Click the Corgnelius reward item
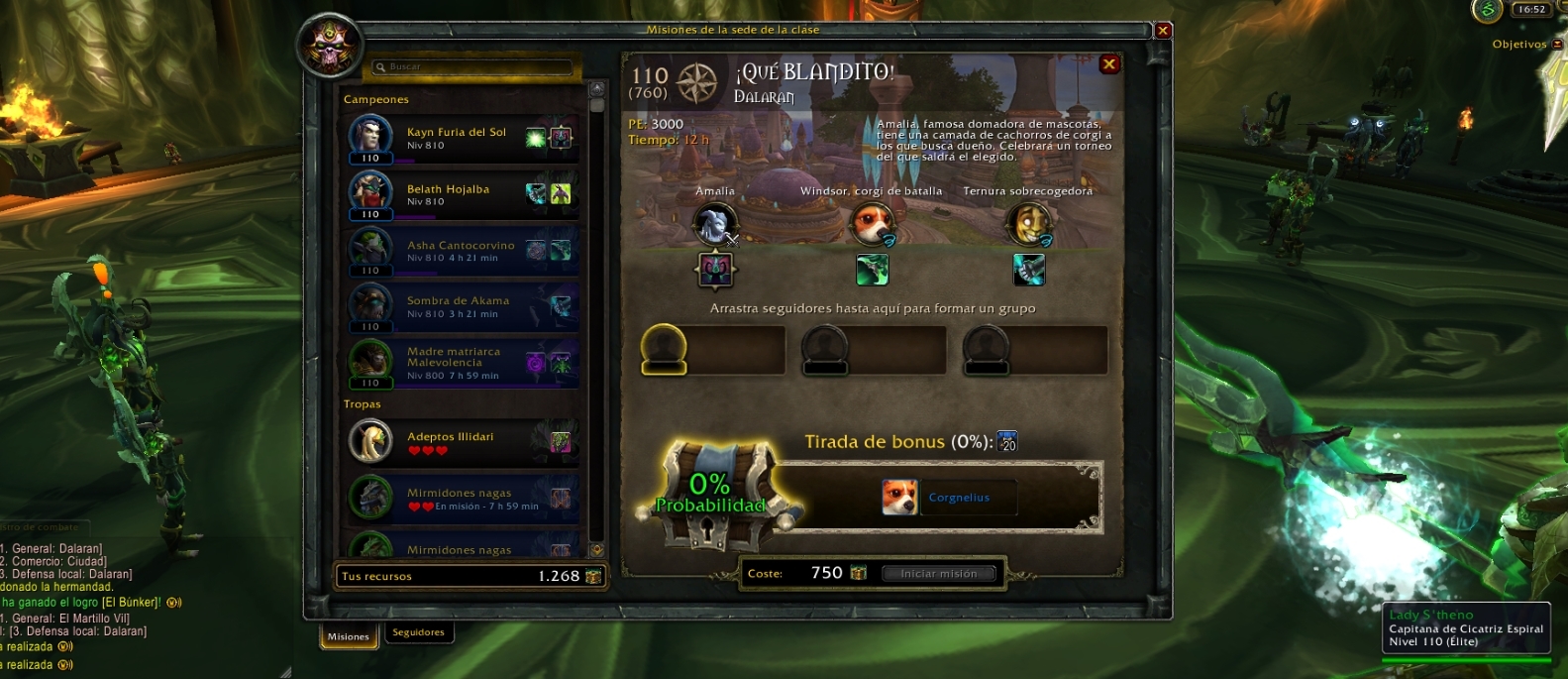The image size is (1568, 679). coord(900,498)
